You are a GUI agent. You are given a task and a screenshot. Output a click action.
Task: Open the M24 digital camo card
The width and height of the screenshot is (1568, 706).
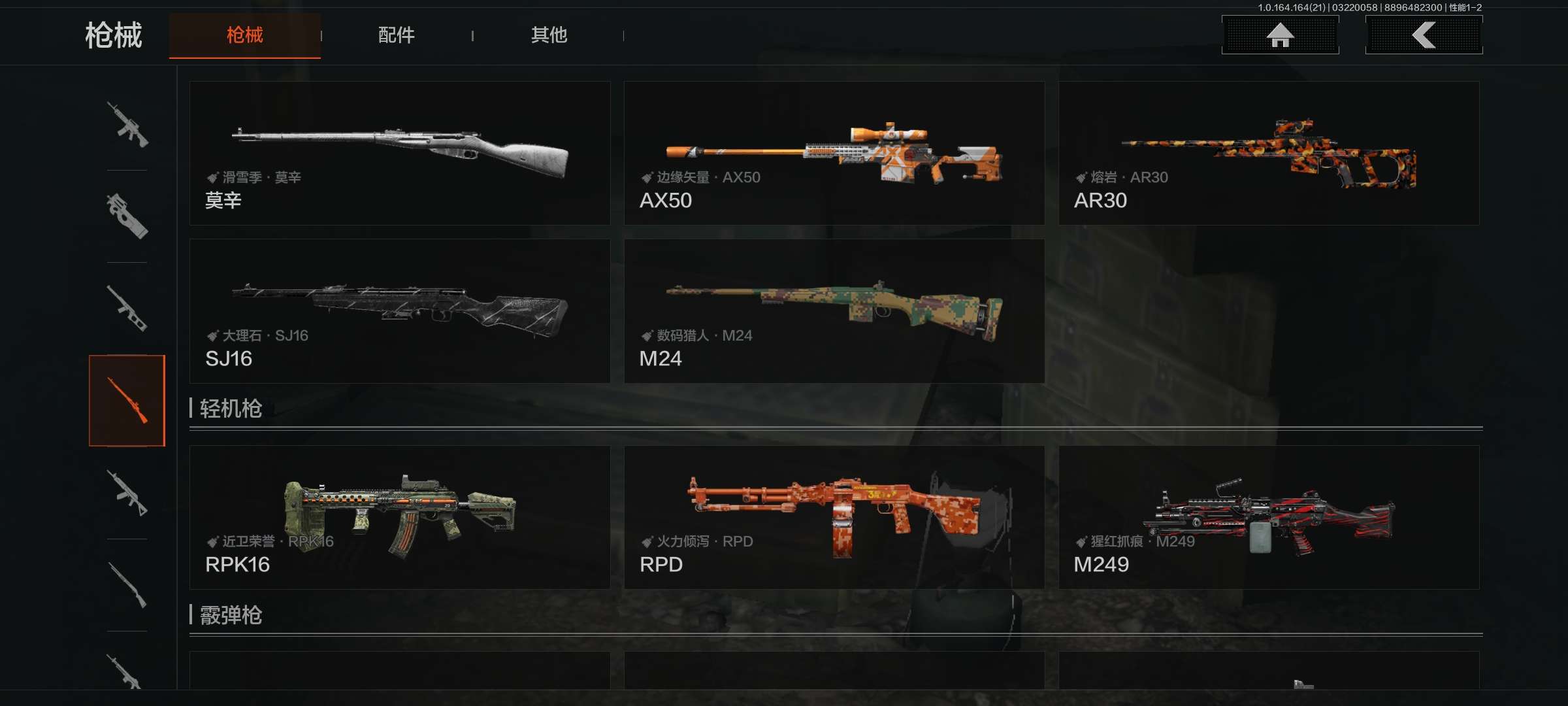834,311
